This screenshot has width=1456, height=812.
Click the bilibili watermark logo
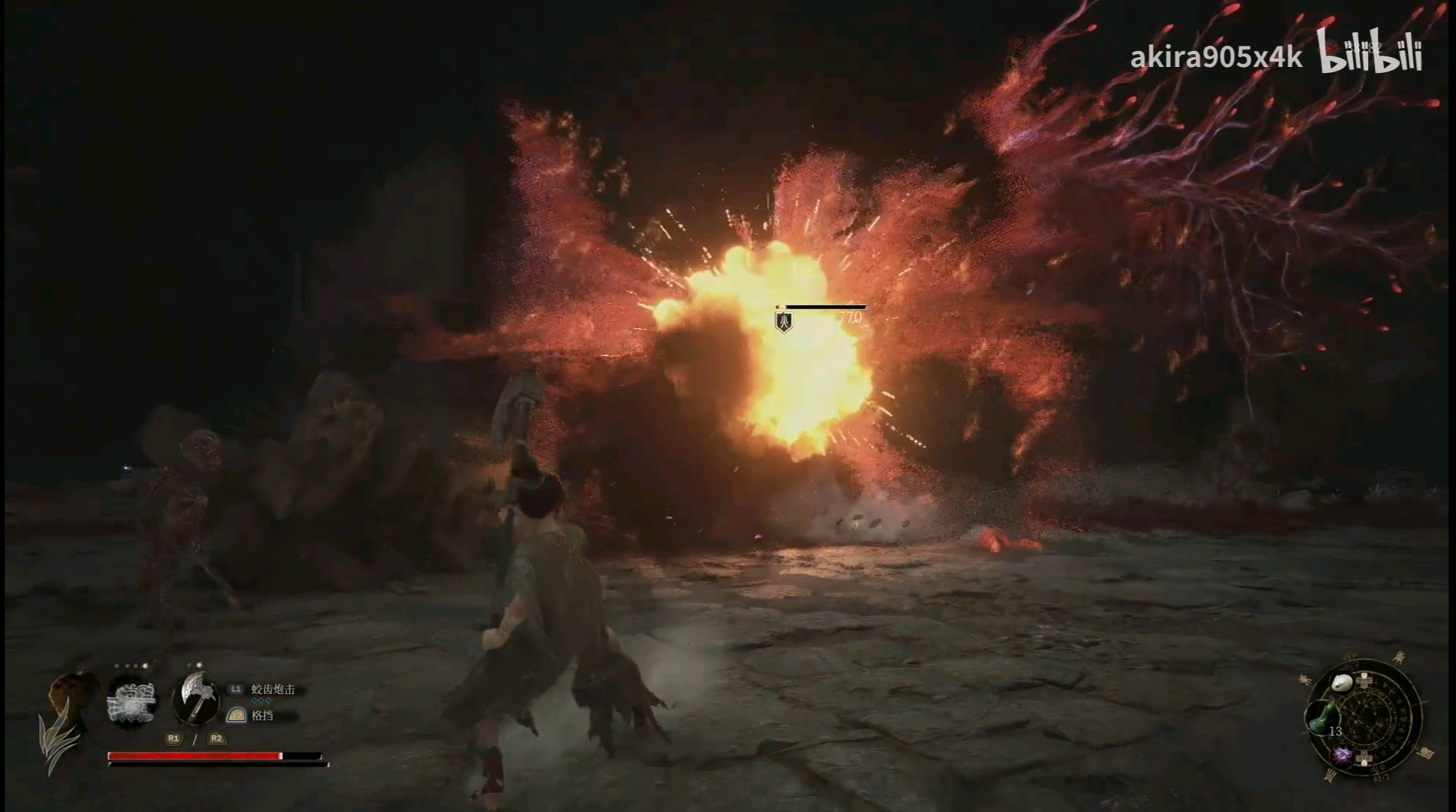point(1370,52)
